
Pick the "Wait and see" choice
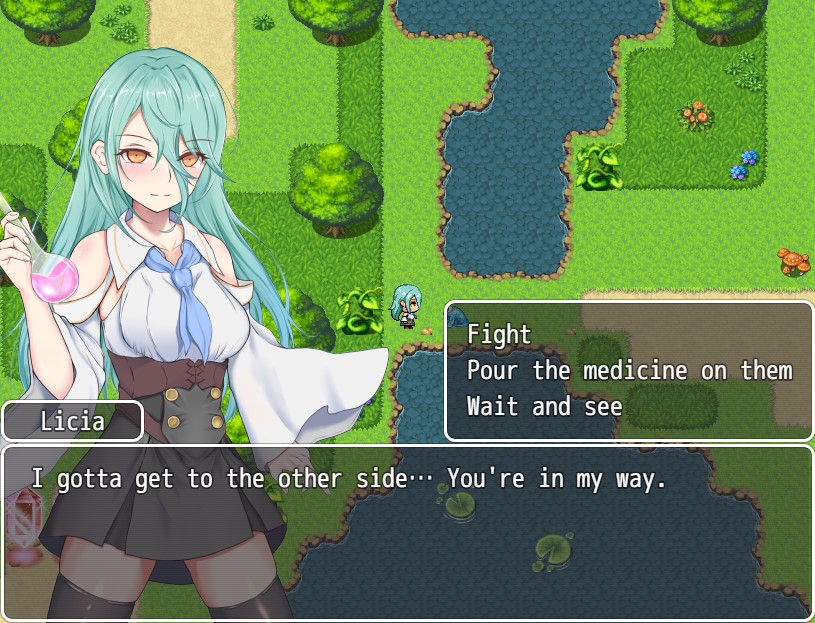(x=544, y=407)
